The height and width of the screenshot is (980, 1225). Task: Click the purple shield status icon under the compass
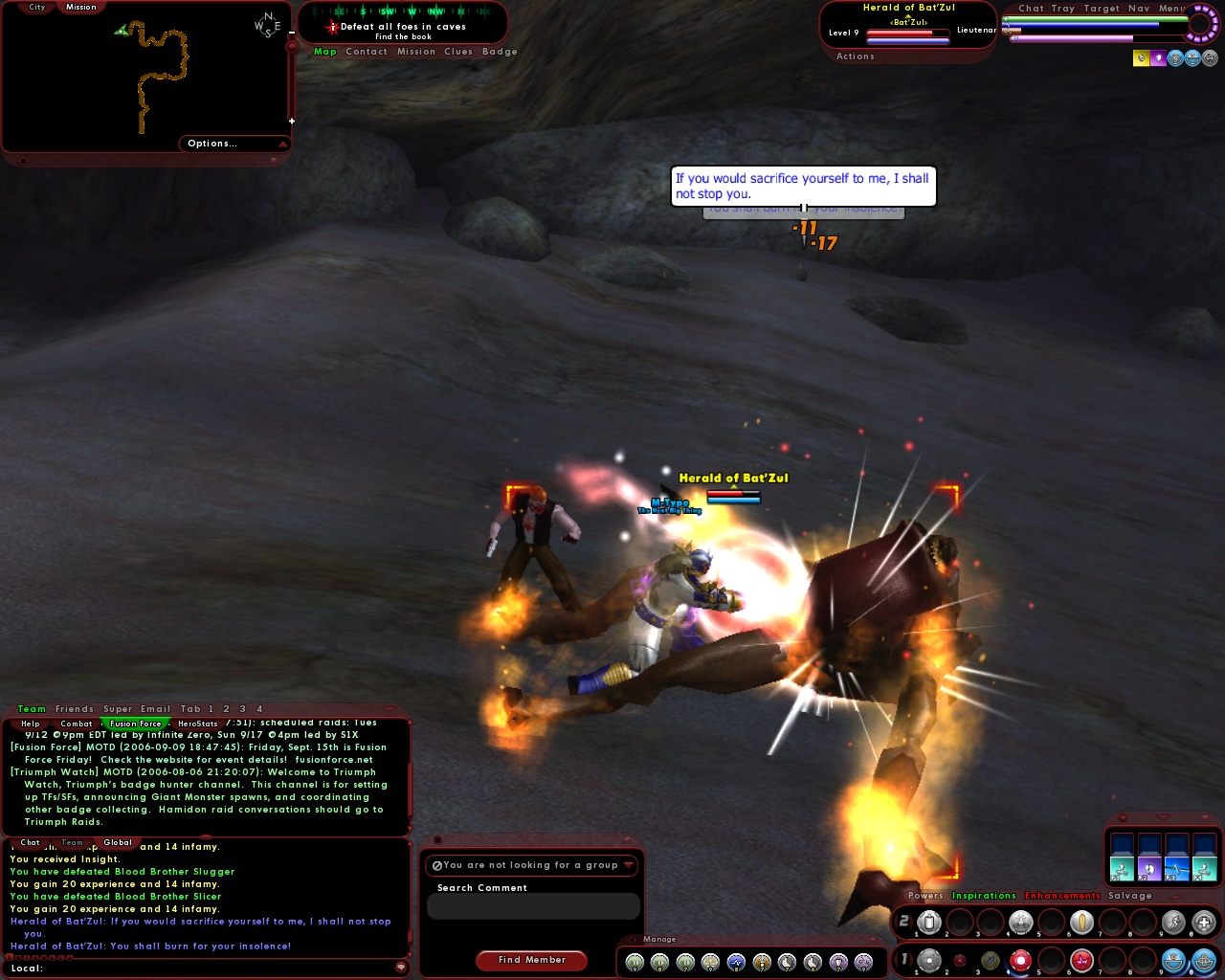click(x=1158, y=57)
